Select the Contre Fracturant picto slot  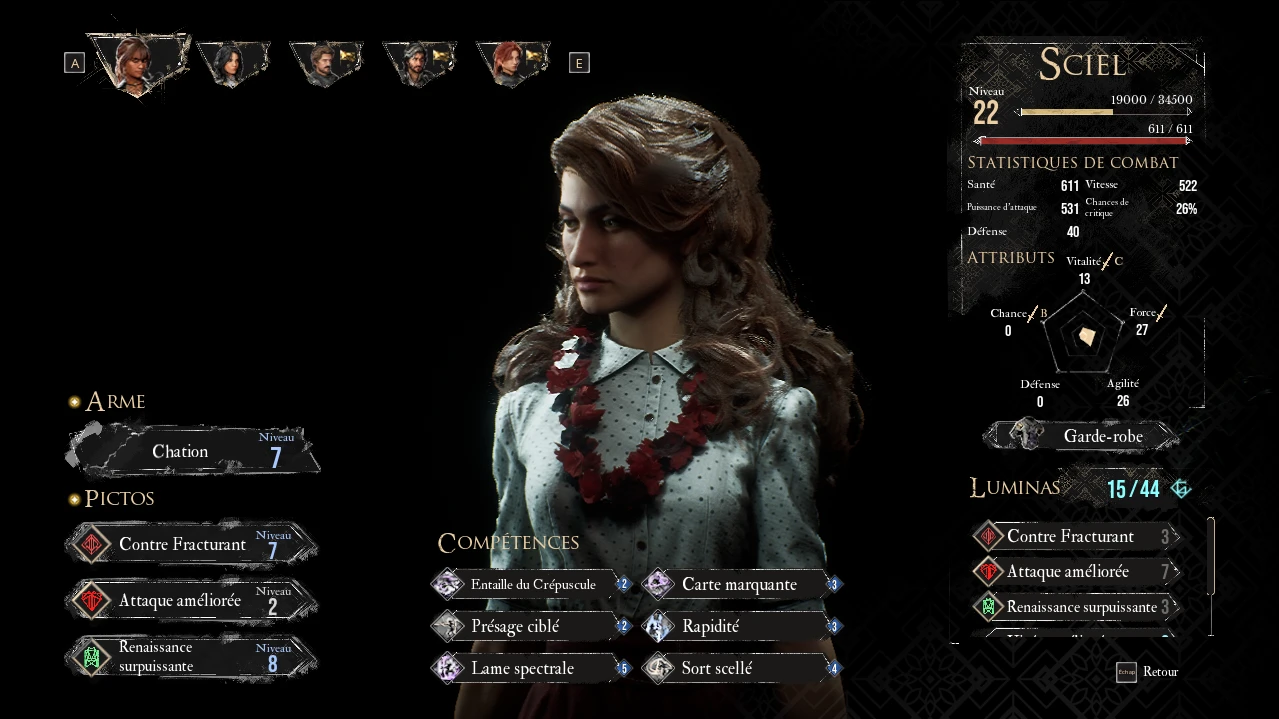click(x=192, y=545)
